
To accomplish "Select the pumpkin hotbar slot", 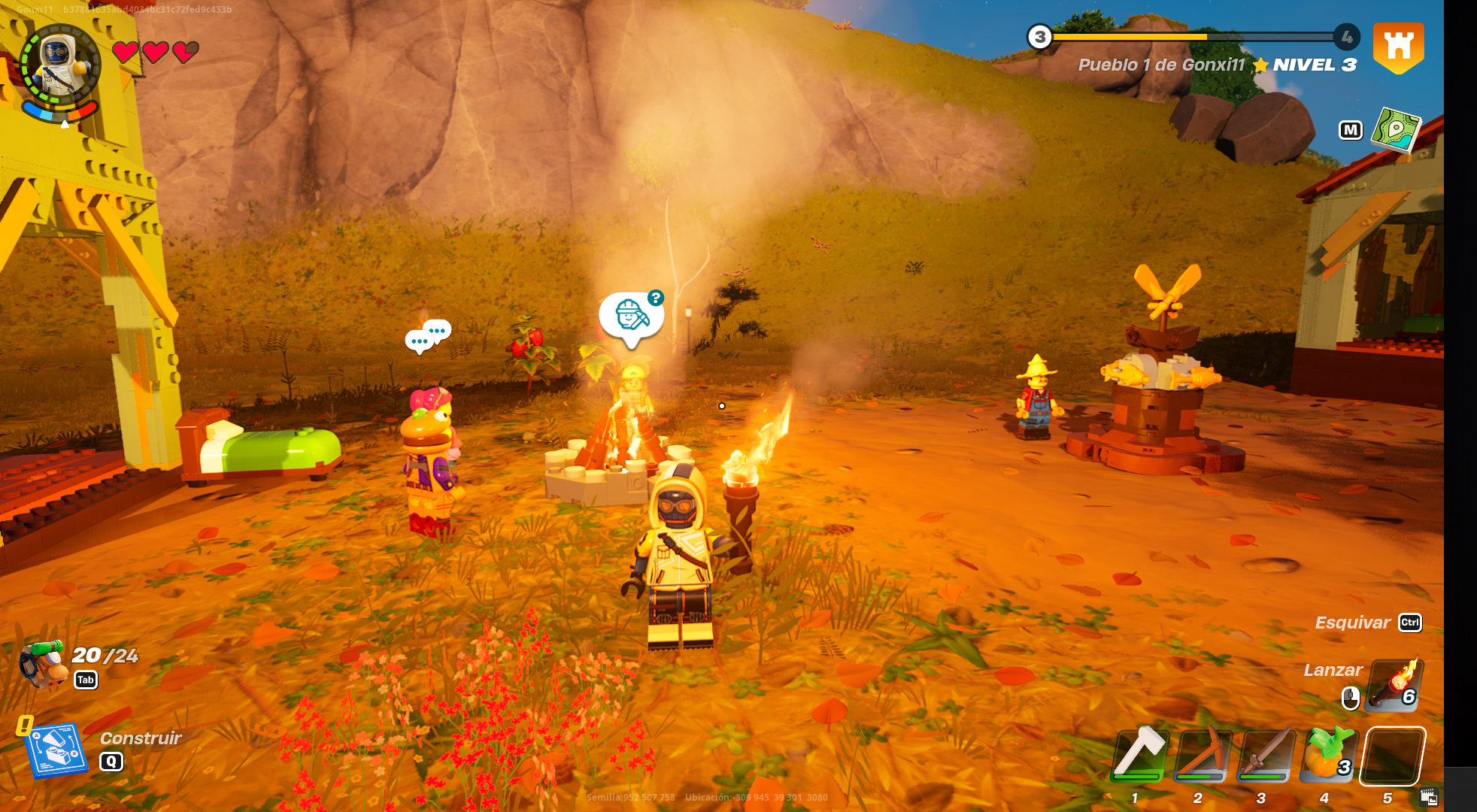I will point(1329,756).
